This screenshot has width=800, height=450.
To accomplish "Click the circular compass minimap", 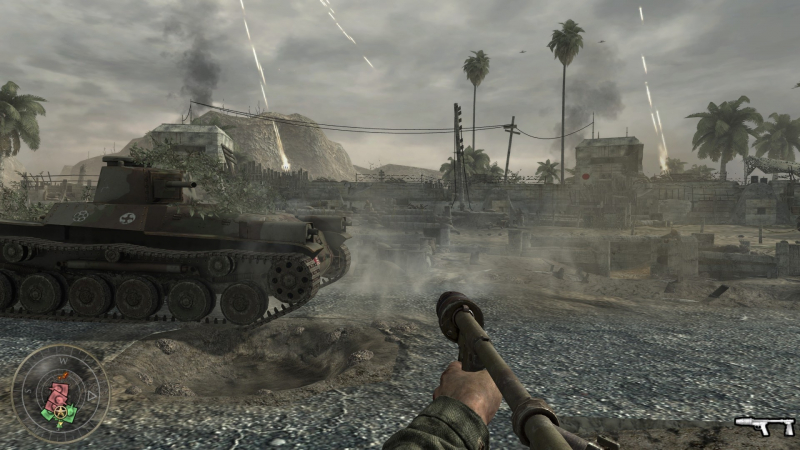I will coord(60,393).
